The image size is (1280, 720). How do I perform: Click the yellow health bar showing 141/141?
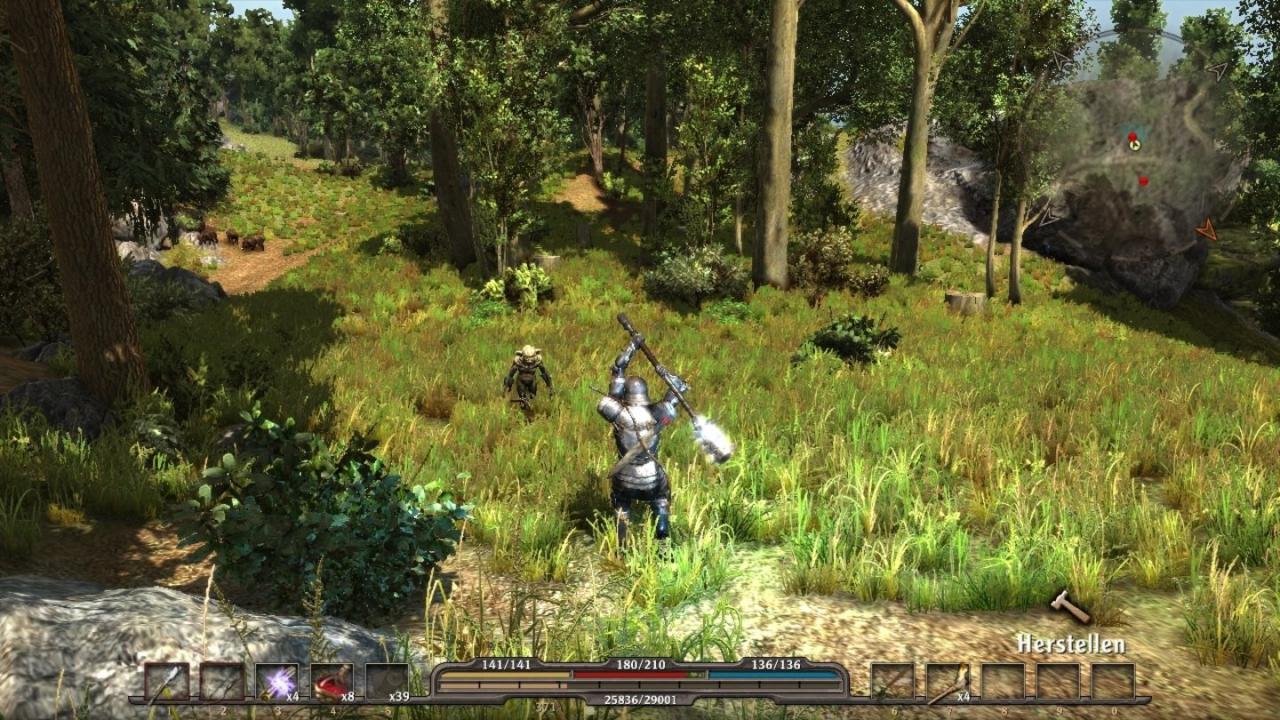[505, 672]
